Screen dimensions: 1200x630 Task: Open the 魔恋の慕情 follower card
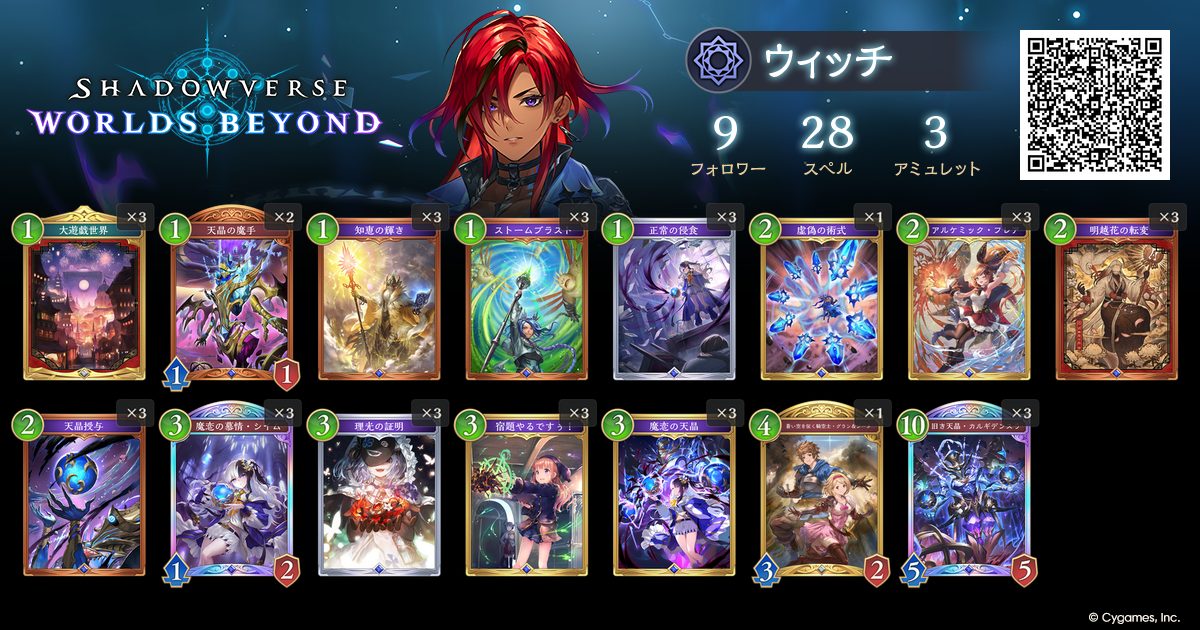click(232, 497)
